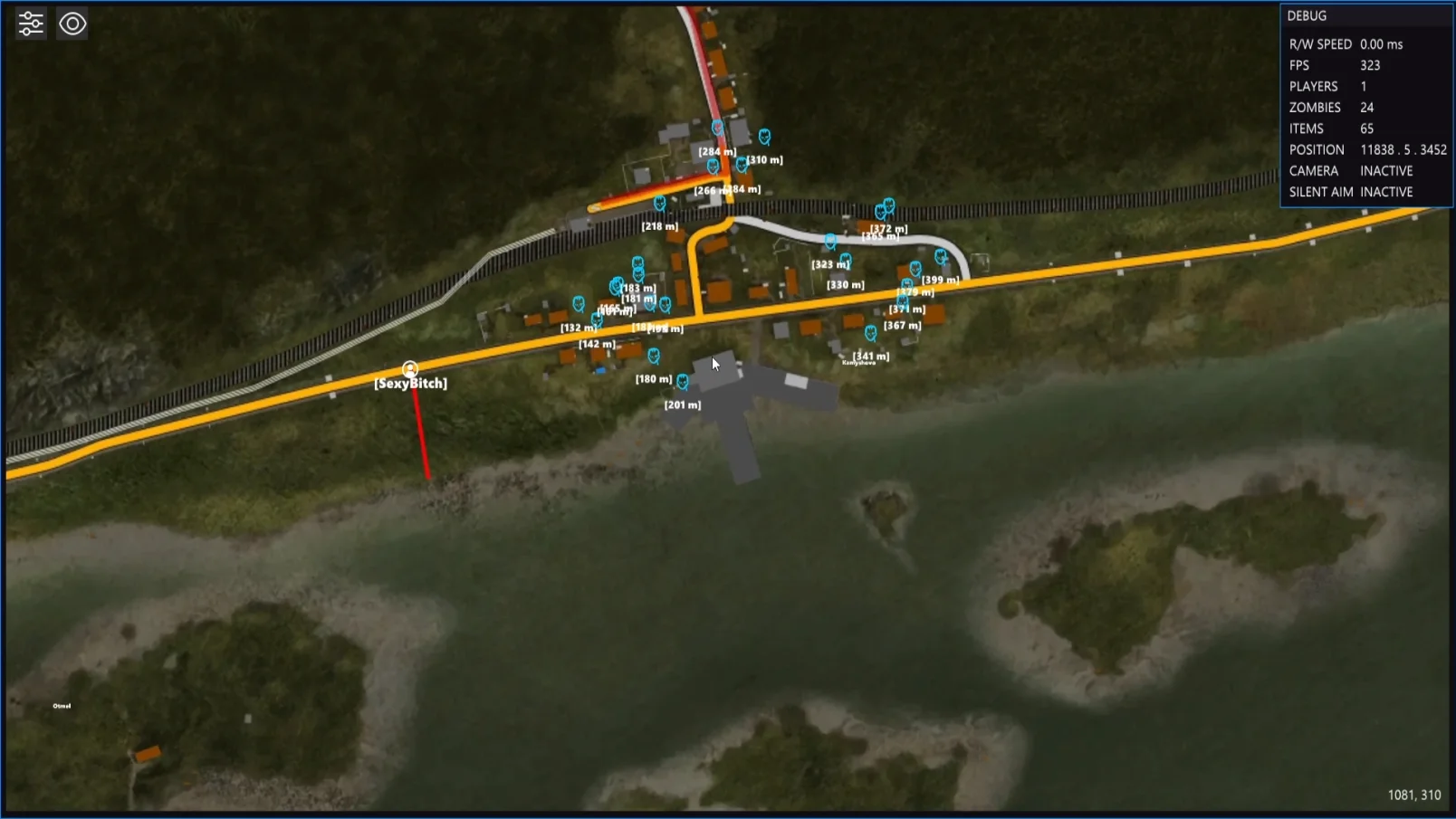1456x819 pixels.
Task: Click the concentric circle icon beside the sliders
Action: 72,24
